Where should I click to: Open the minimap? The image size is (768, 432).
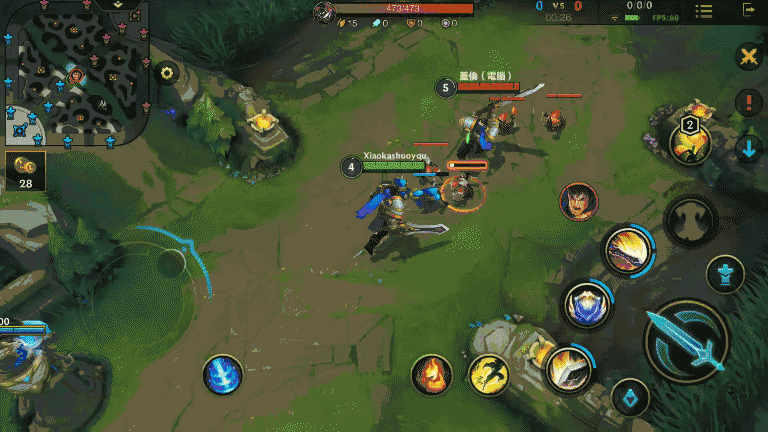coord(74,76)
